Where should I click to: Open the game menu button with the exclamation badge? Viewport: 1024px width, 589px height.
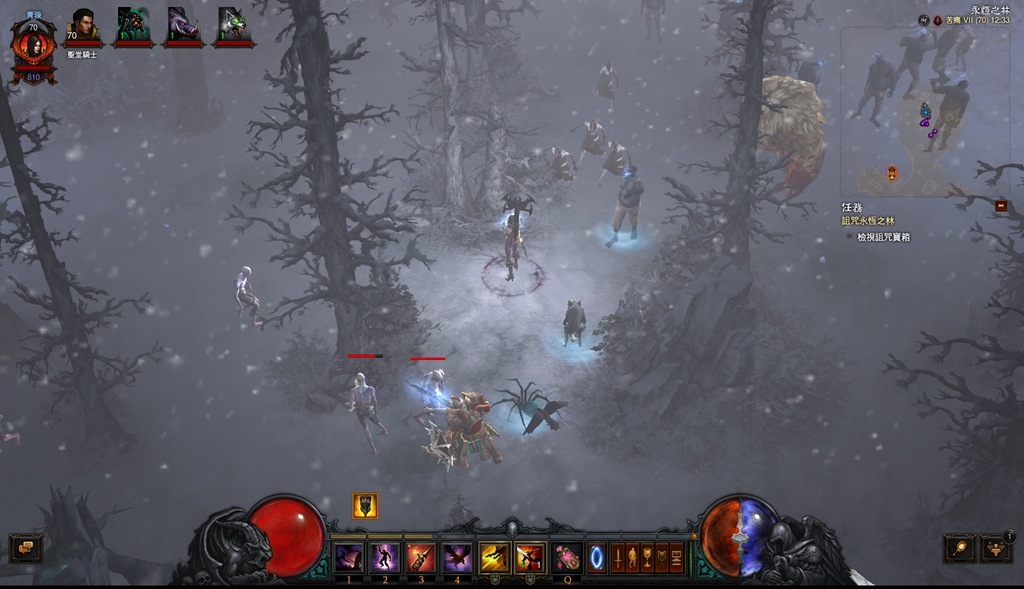pyautogui.click(x=996, y=547)
